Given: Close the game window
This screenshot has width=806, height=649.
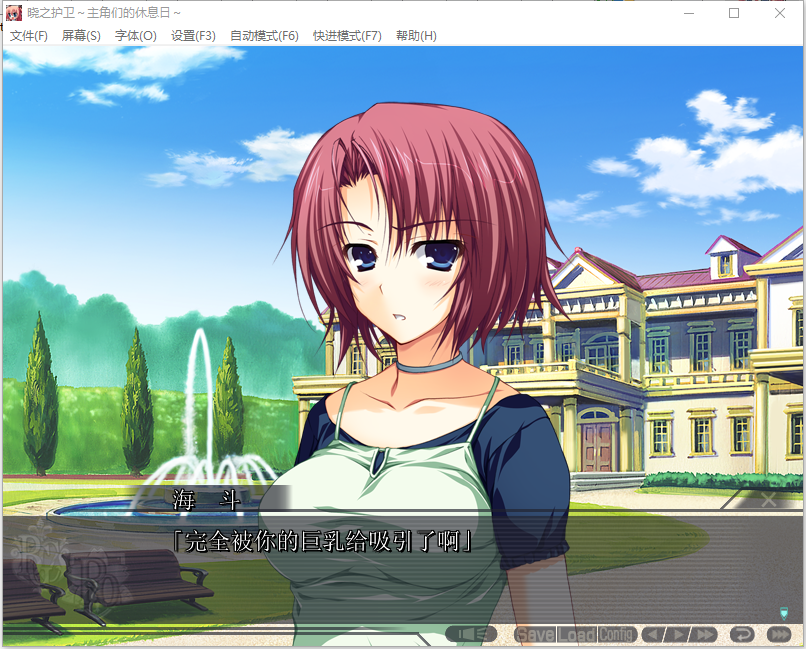Looking at the screenshot, I should tap(780, 13).
